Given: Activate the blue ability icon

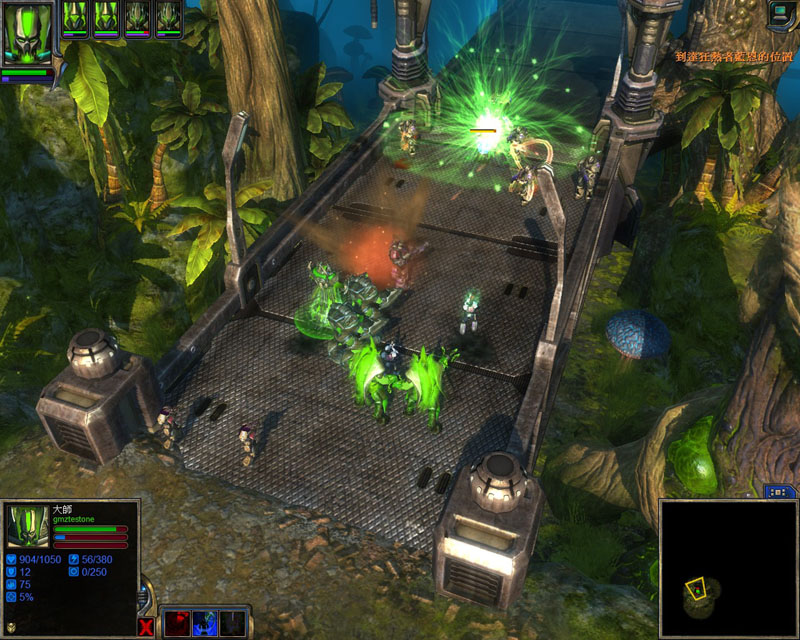Looking at the screenshot, I should pos(205,622).
